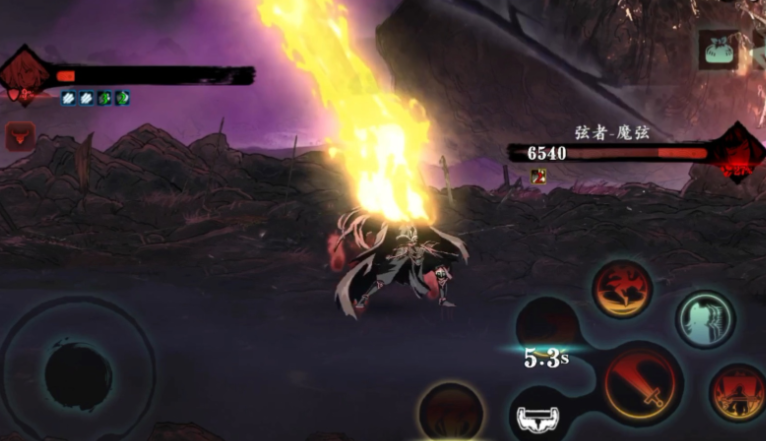Image resolution: width=766 pixels, height=441 pixels.
Task: Use the teal character silhouette skill
Action: (706, 319)
